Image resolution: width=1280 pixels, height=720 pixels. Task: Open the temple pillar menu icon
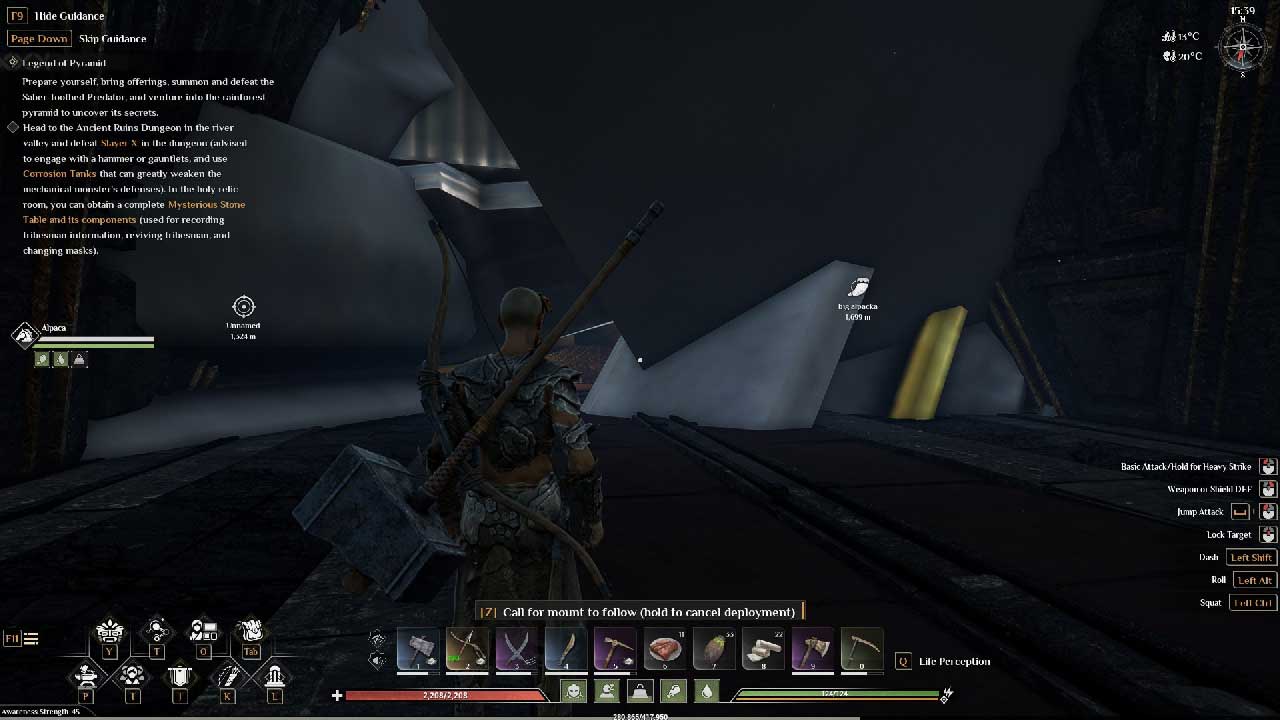pyautogui.click(x=275, y=676)
